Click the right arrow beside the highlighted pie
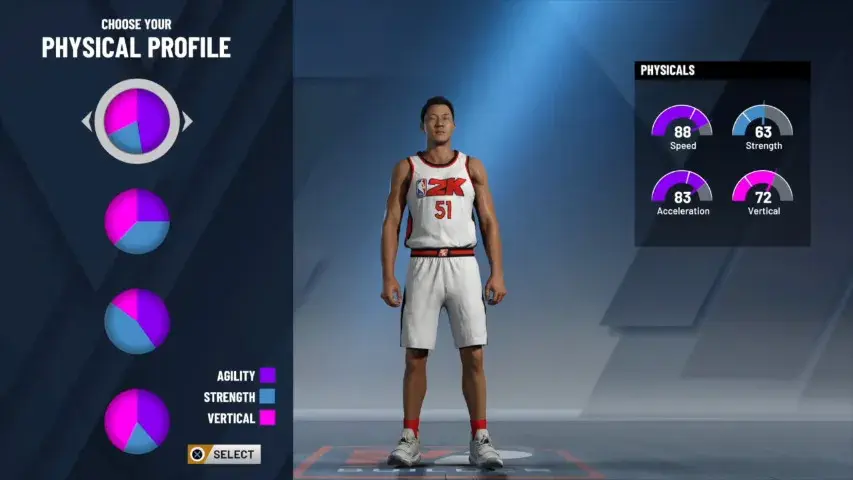The height and width of the screenshot is (480, 853). click(x=187, y=122)
